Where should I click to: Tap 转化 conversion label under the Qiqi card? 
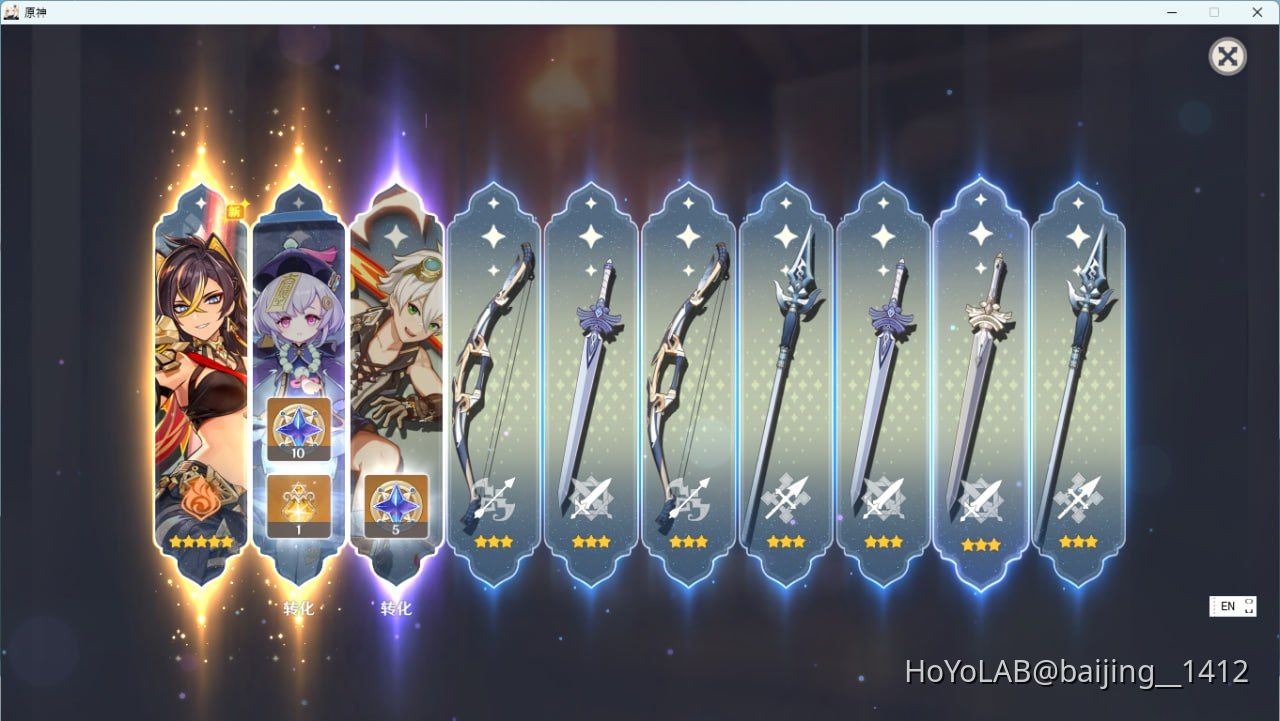pos(298,607)
